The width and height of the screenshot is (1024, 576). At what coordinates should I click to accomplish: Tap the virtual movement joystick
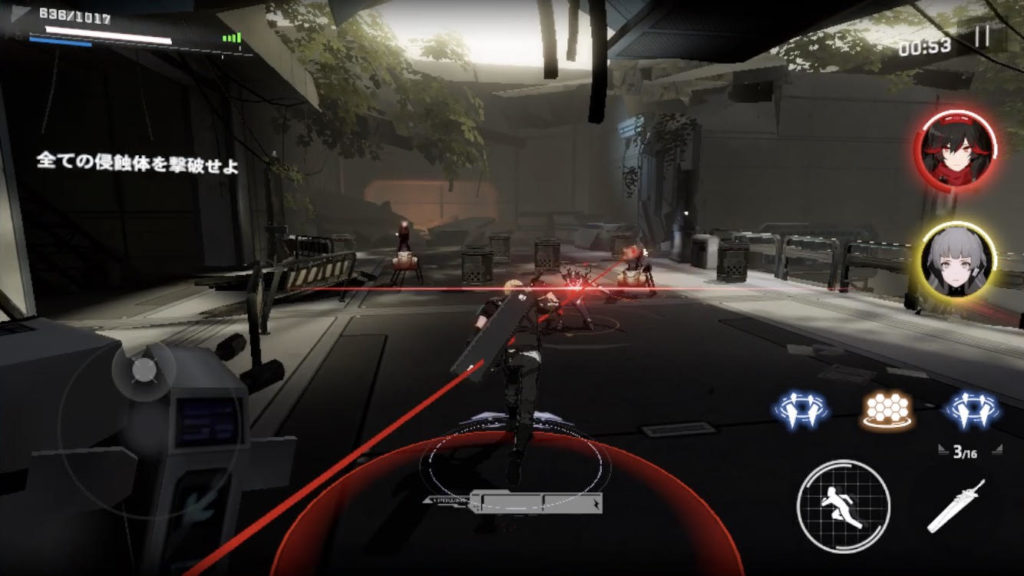[x=145, y=370]
